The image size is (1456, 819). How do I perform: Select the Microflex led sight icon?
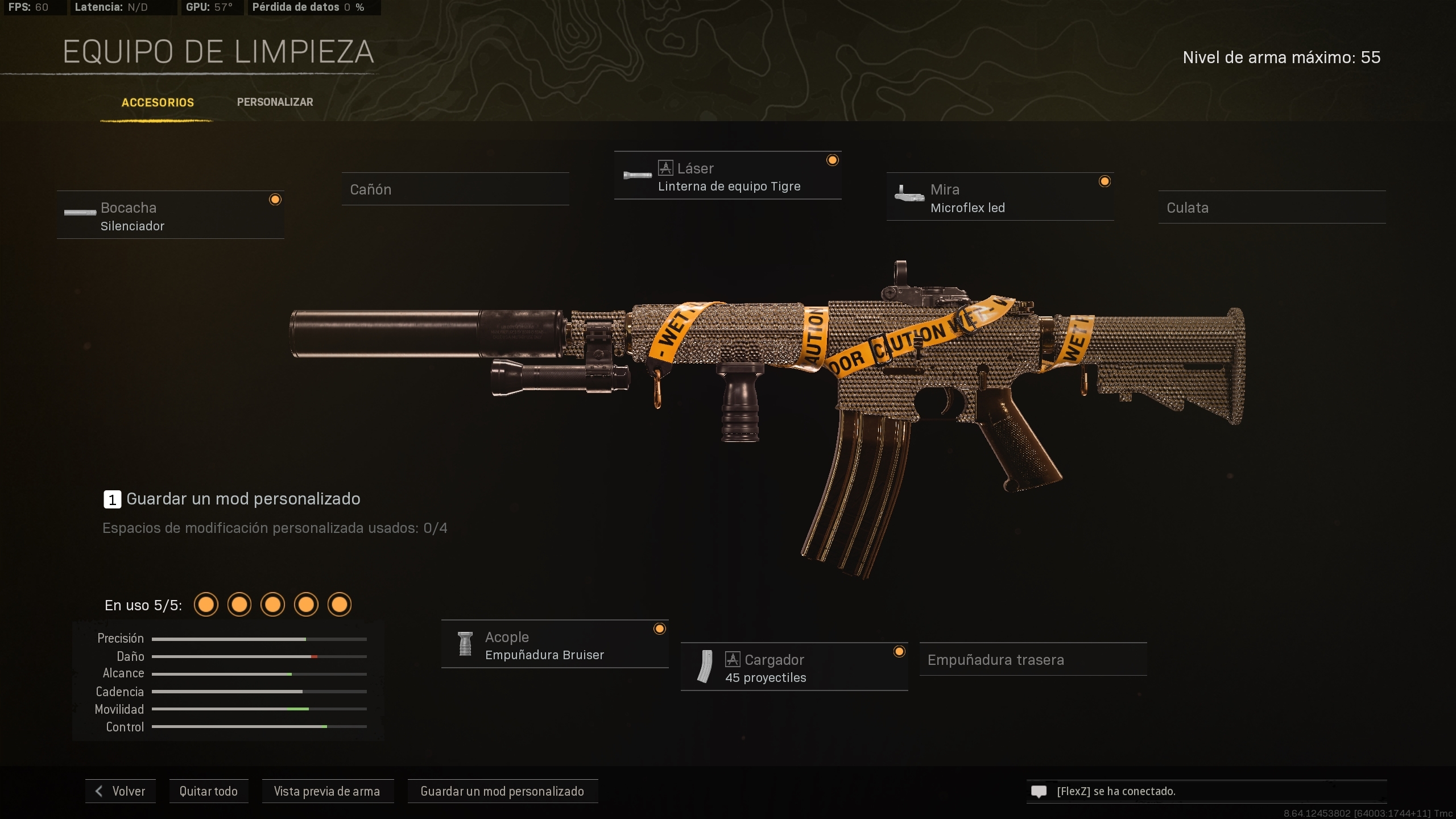[x=910, y=197]
